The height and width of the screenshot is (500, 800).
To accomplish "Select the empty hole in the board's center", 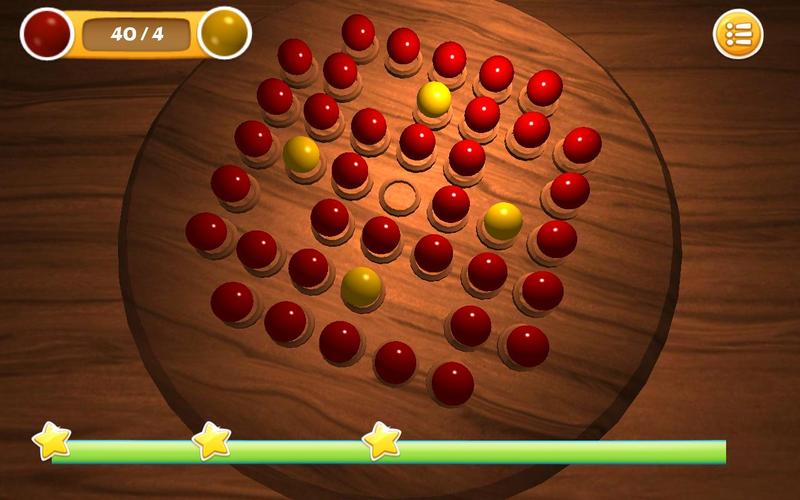I will point(399,197).
